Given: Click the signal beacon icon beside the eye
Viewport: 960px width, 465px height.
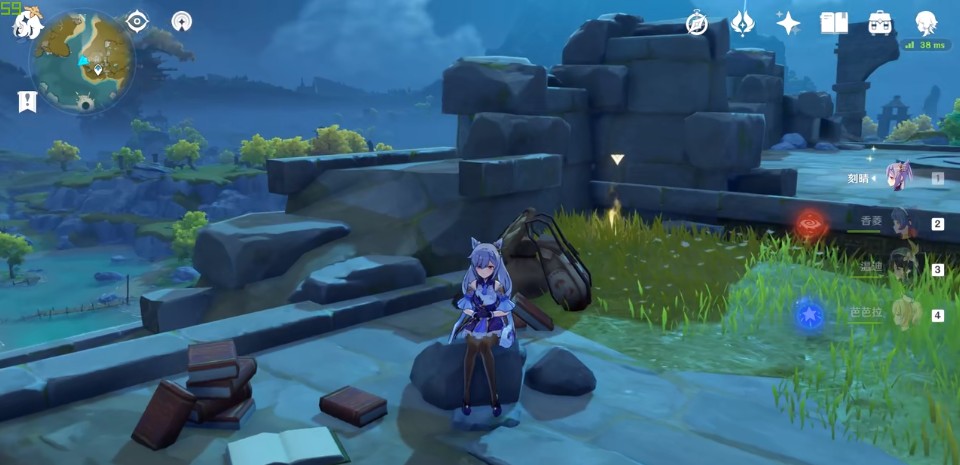Looking at the screenshot, I should coord(182,21).
